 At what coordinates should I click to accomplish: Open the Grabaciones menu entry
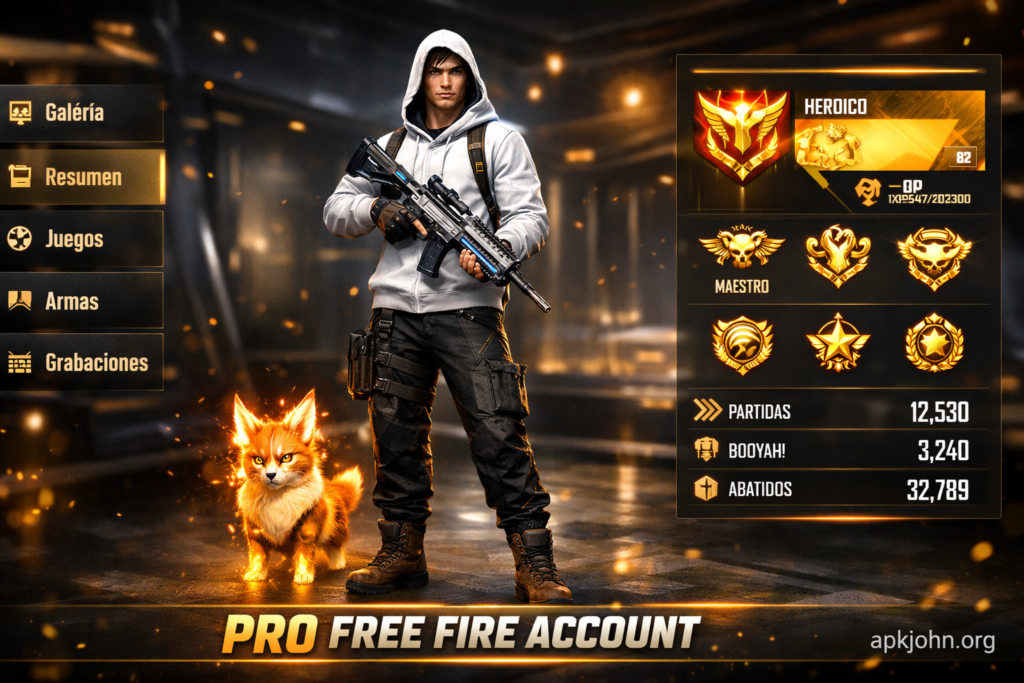(x=82, y=363)
